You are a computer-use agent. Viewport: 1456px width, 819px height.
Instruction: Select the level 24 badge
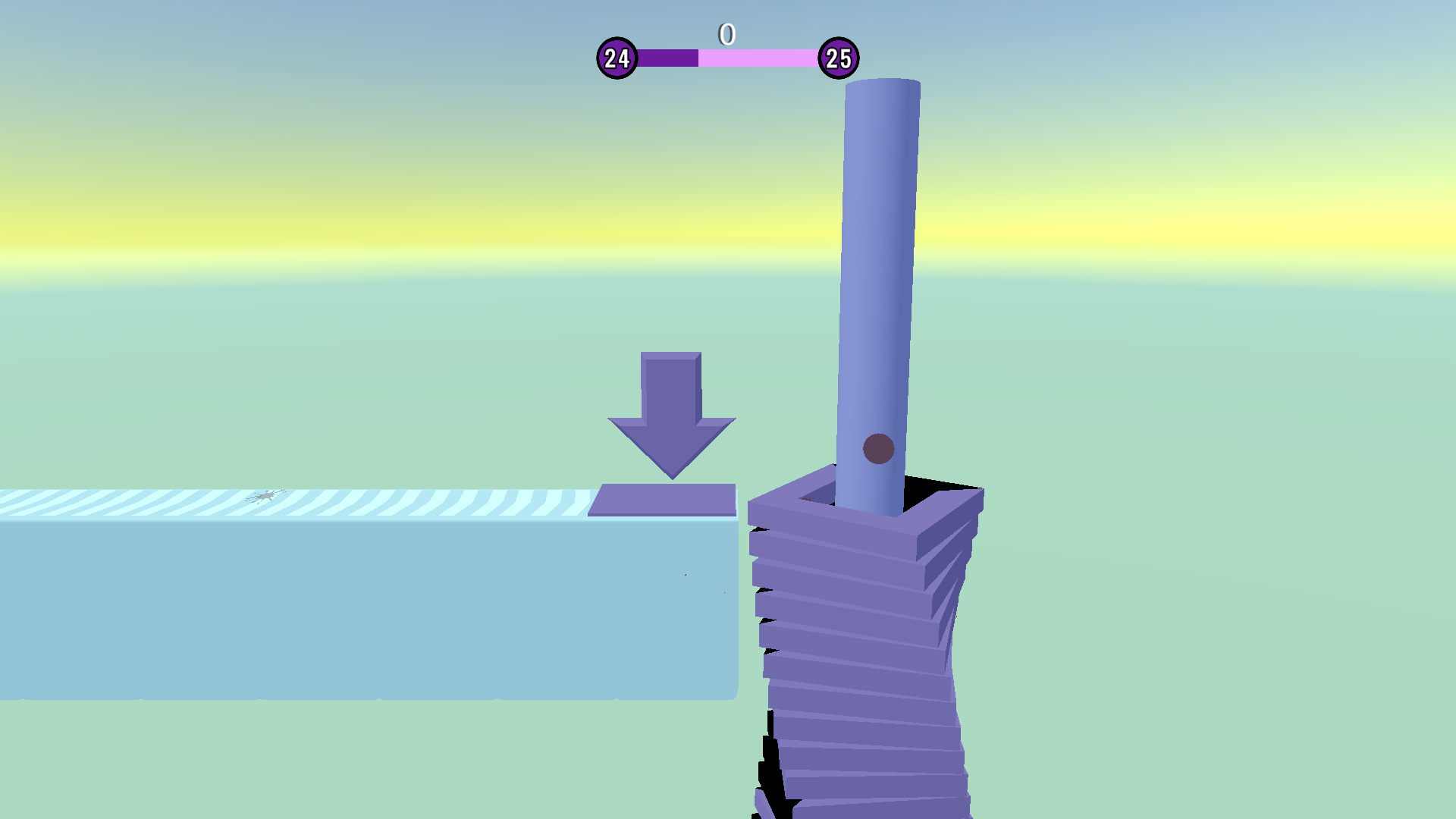coord(618,56)
